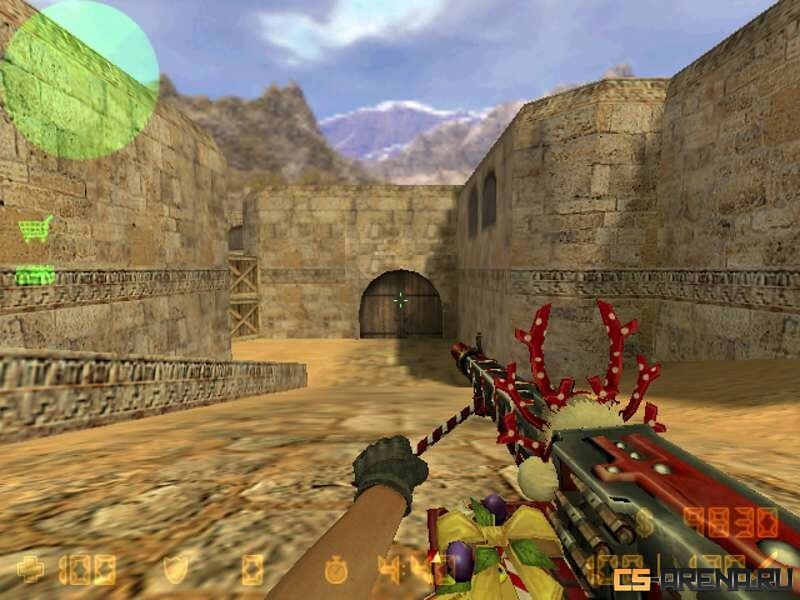The height and width of the screenshot is (600, 800).
Task: Click the green shopping cart buy-zone icon
Action: 35,229
